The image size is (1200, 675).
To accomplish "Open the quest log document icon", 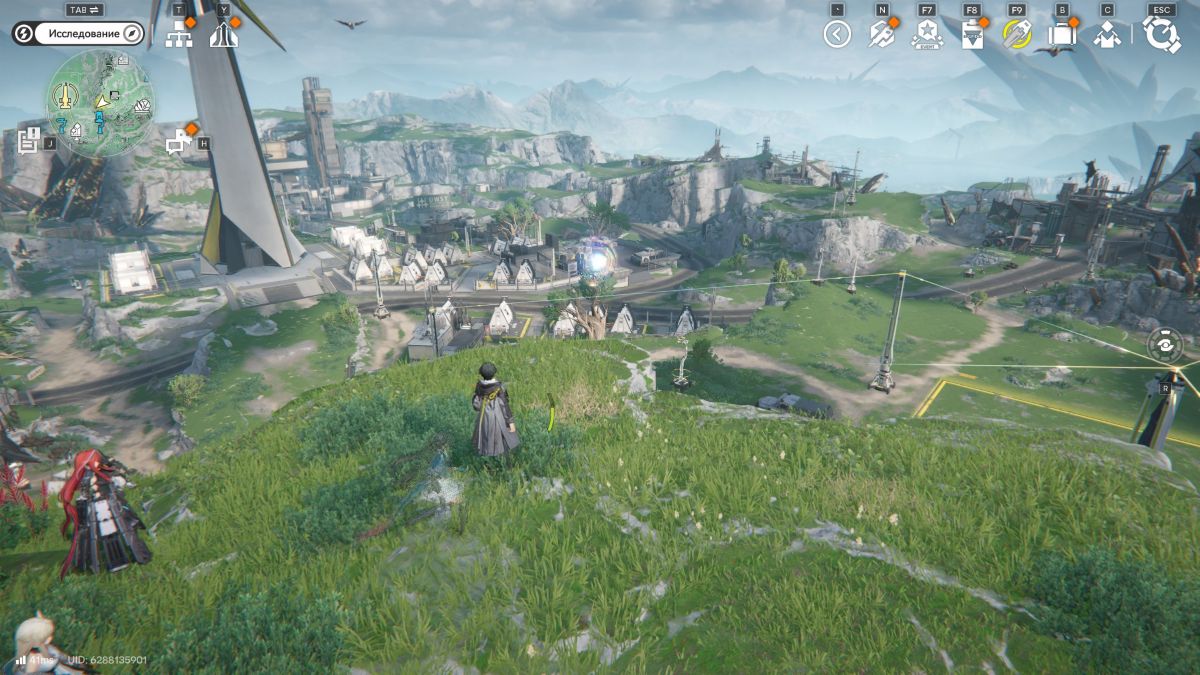I will click(29, 141).
